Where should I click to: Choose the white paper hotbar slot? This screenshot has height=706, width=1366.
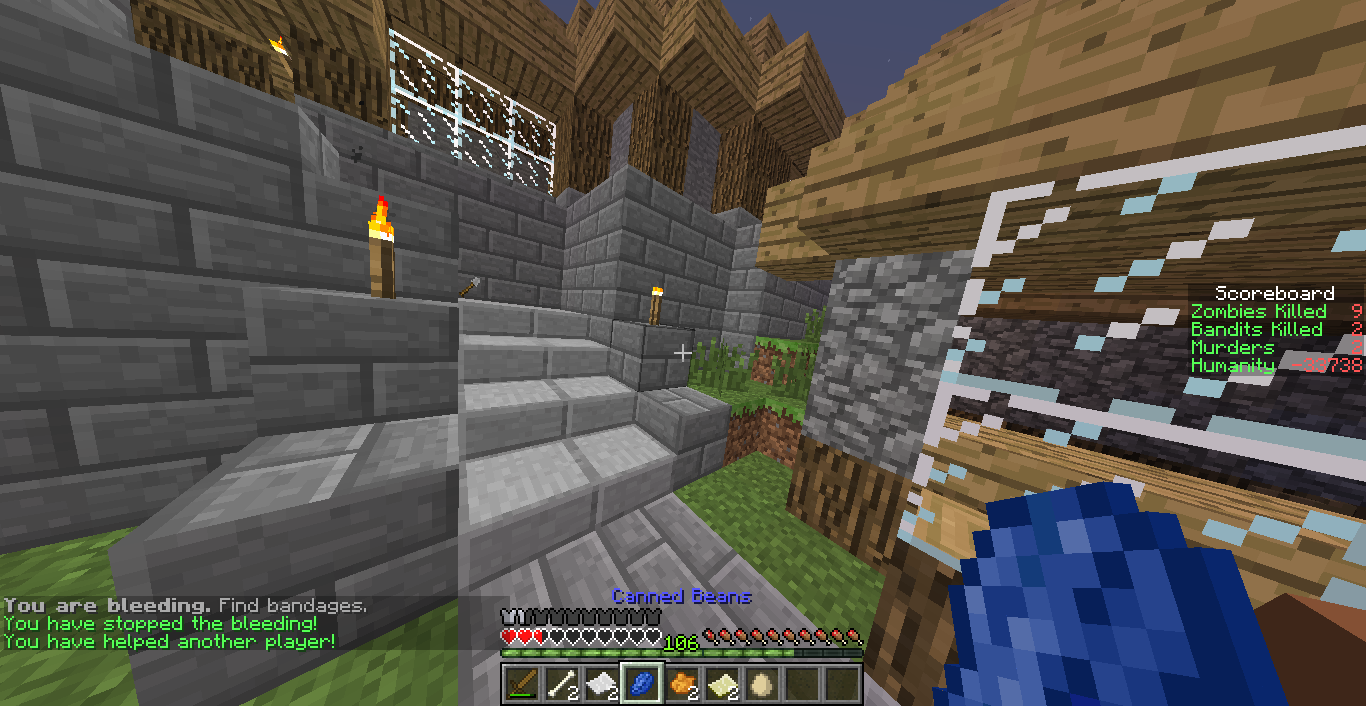point(601,684)
